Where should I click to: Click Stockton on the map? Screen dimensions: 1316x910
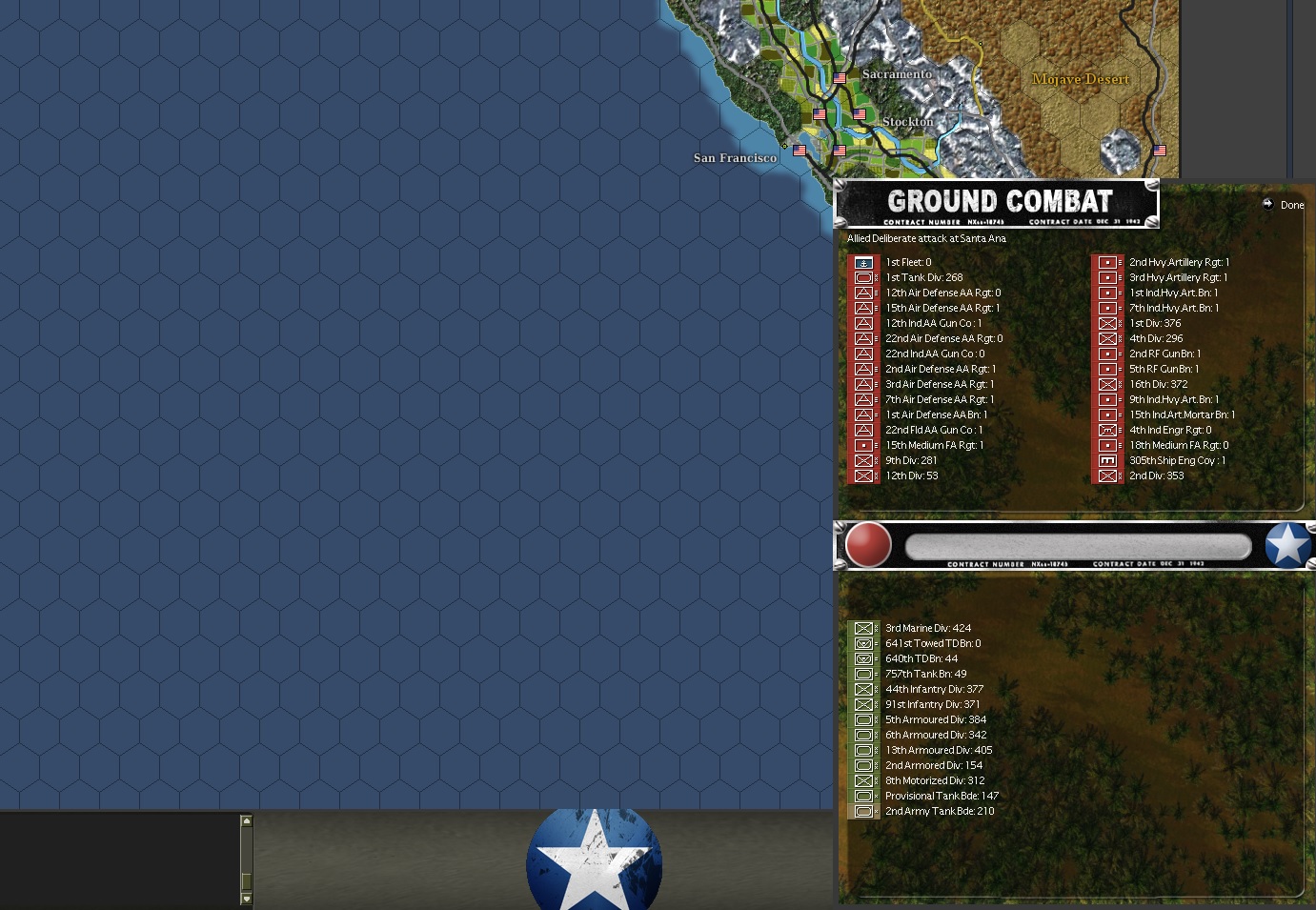tap(906, 122)
